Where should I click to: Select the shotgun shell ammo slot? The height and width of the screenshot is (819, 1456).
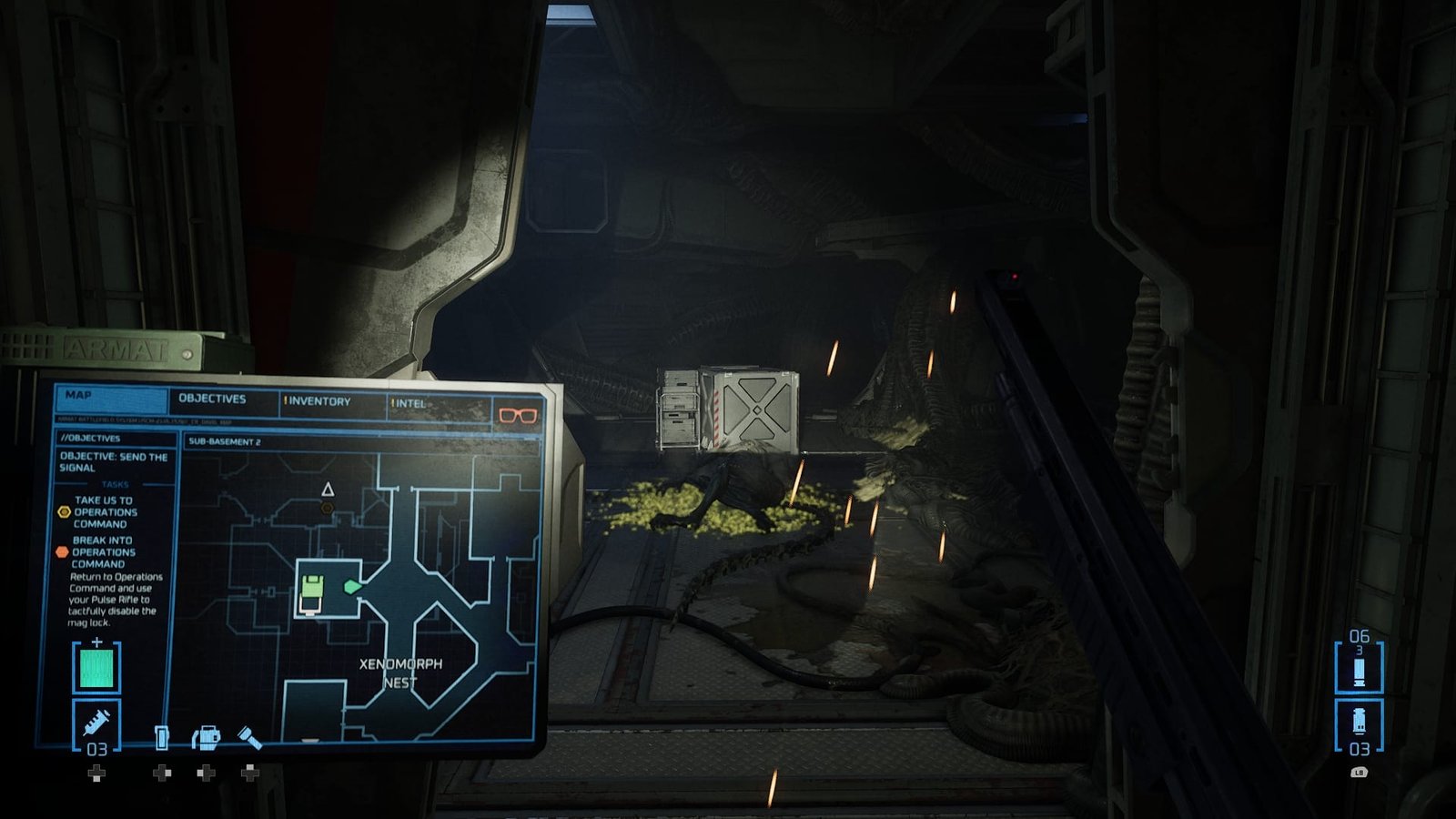point(1359,670)
